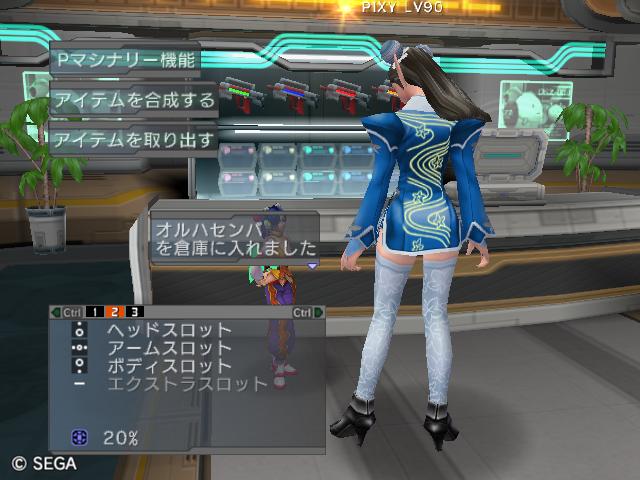Select アイテムを合成する menu option
The width and height of the screenshot is (640, 480).
pyautogui.click(x=133, y=99)
